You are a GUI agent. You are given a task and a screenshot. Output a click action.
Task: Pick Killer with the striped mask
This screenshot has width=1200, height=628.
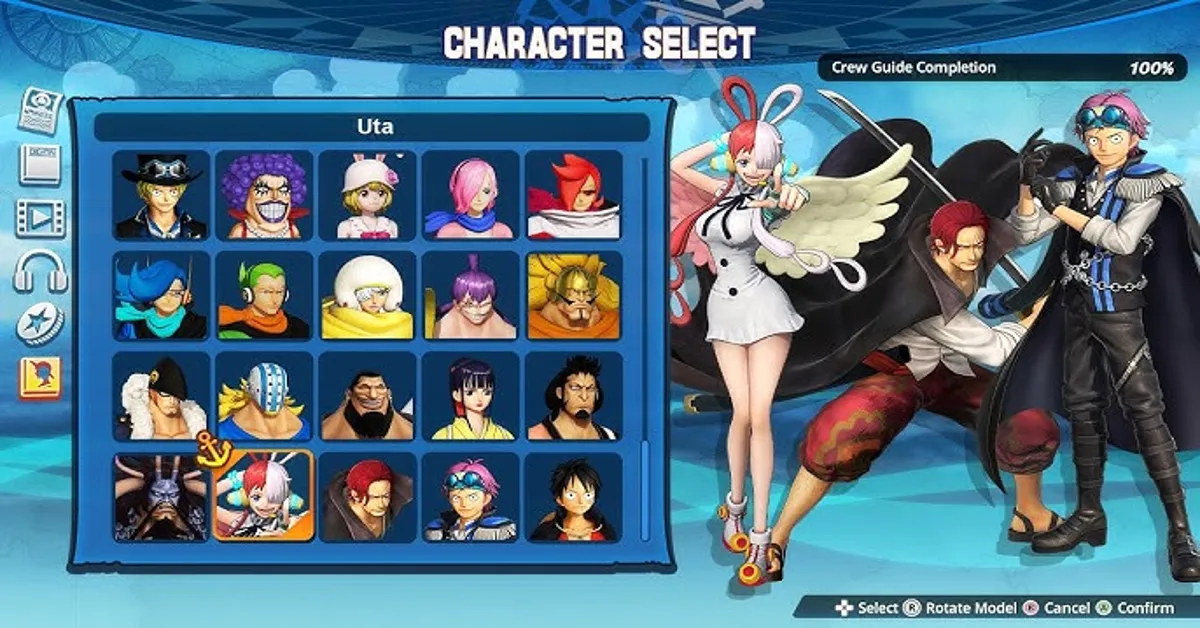(264, 396)
